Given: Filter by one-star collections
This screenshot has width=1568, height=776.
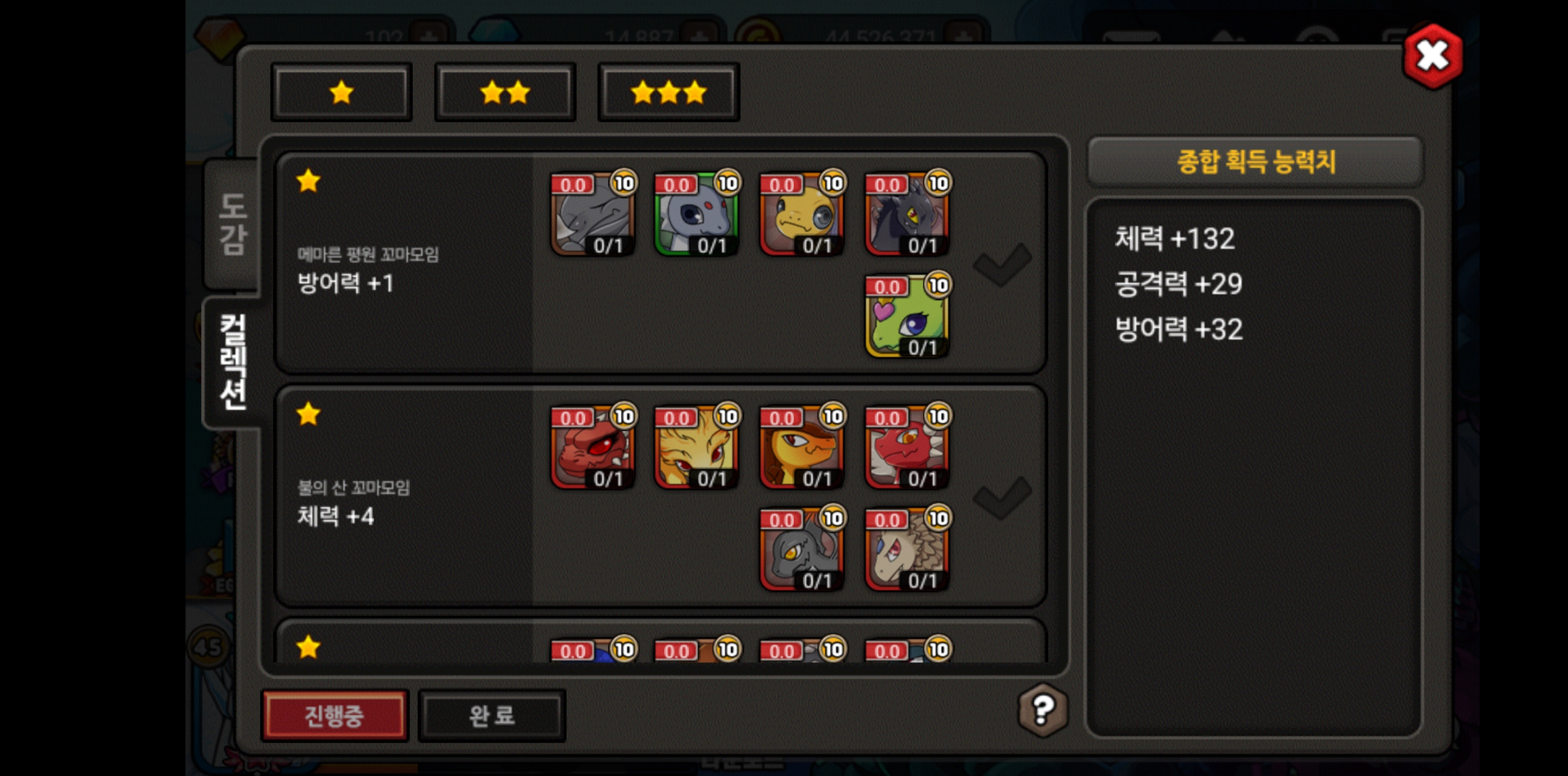Looking at the screenshot, I should tap(341, 93).
